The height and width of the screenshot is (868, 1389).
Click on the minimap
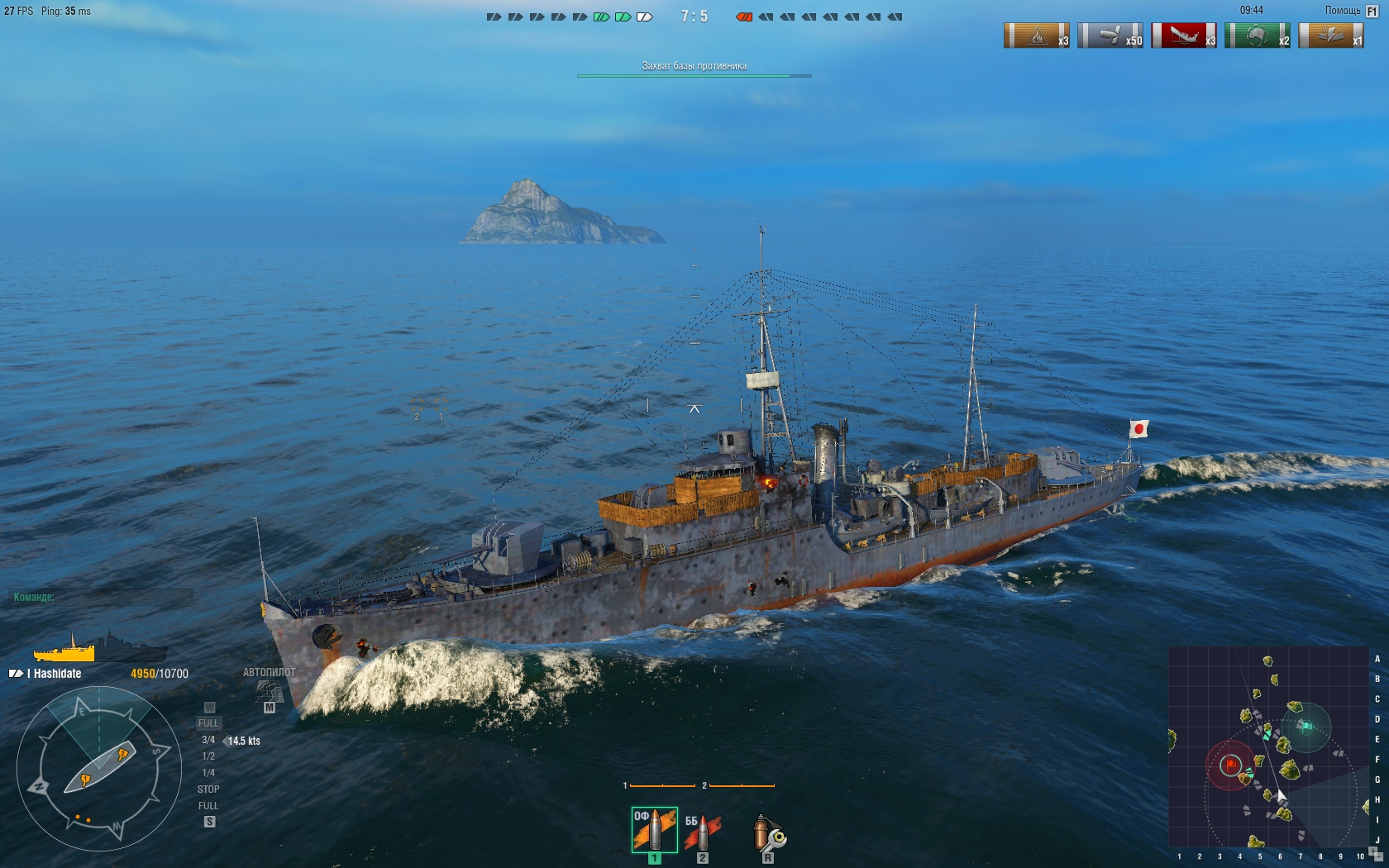[x=1268, y=746]
